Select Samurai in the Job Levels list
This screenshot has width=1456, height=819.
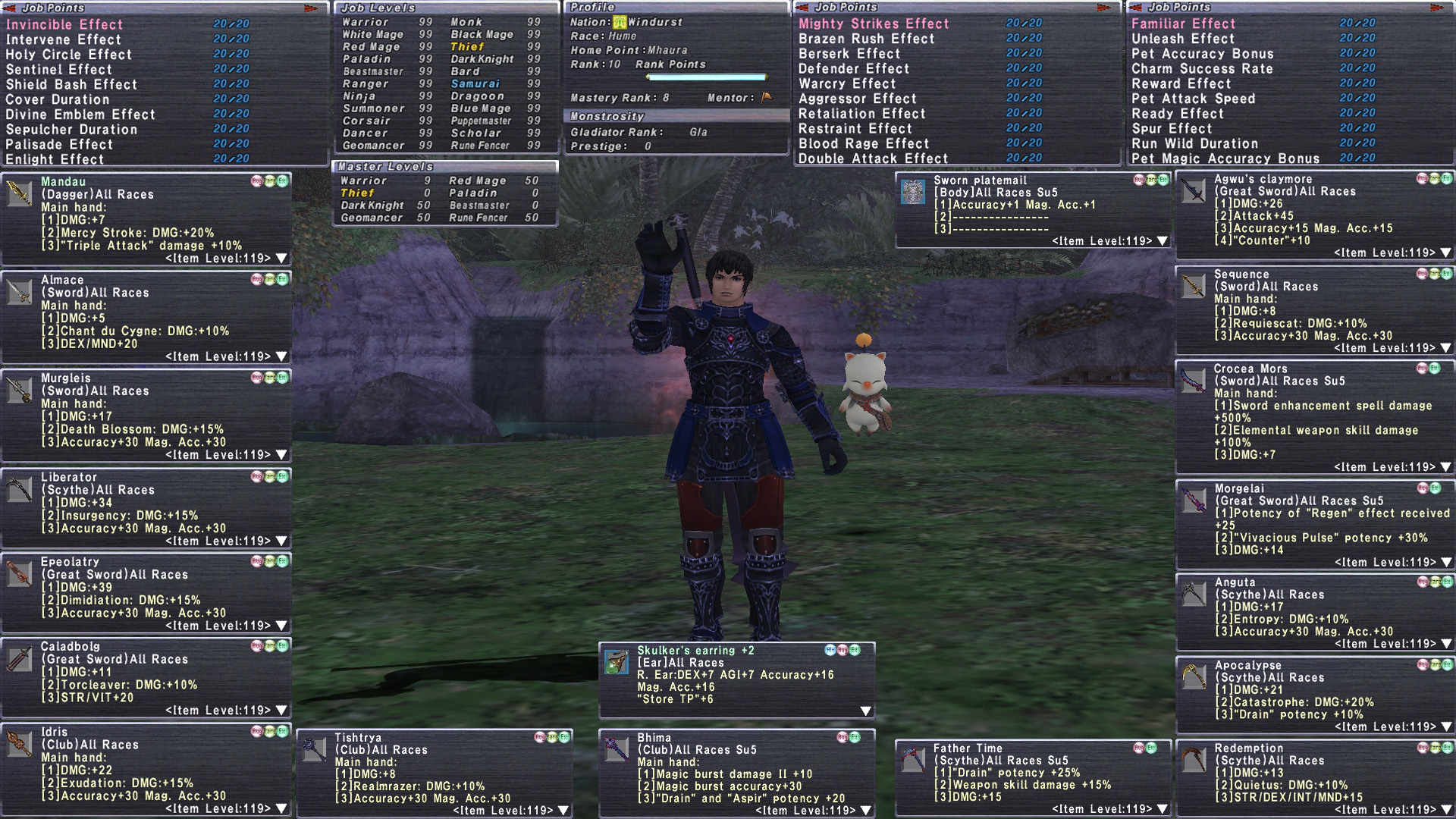coord(475,83)
